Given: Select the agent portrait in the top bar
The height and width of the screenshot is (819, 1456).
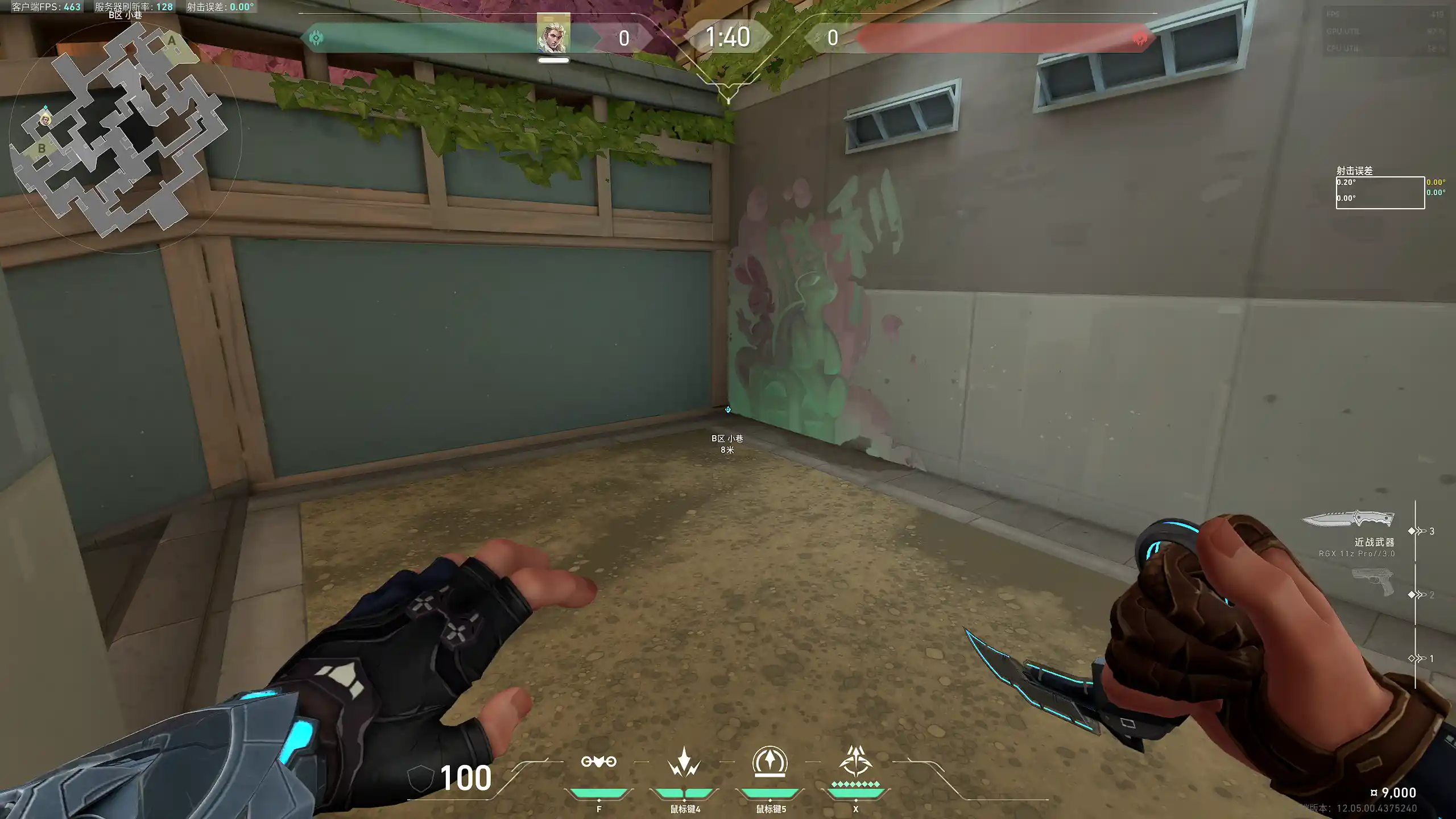Looking at the screenshot, I should 553,35.
